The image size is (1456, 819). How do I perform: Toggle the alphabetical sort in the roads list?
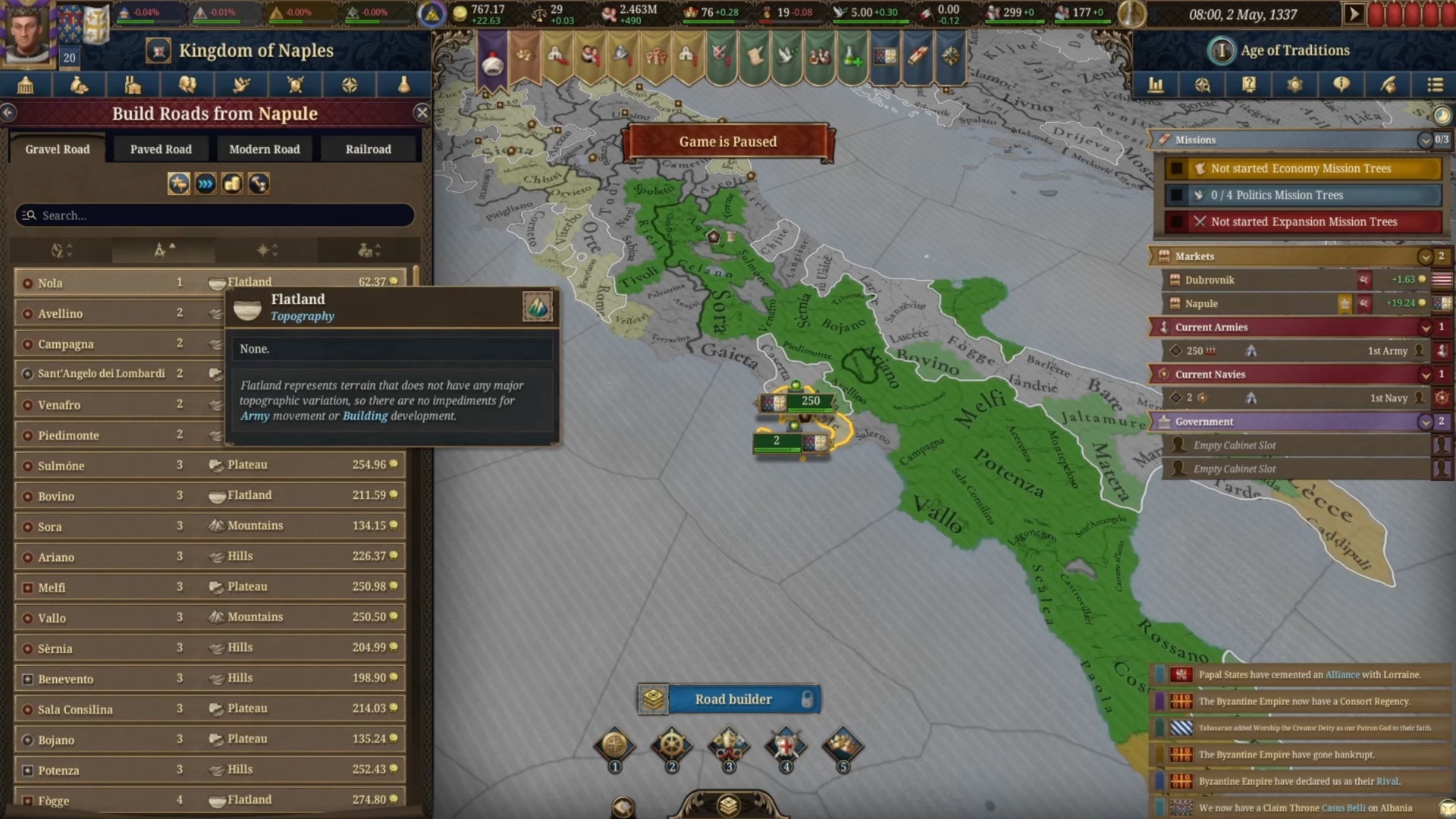click(61, 250)
